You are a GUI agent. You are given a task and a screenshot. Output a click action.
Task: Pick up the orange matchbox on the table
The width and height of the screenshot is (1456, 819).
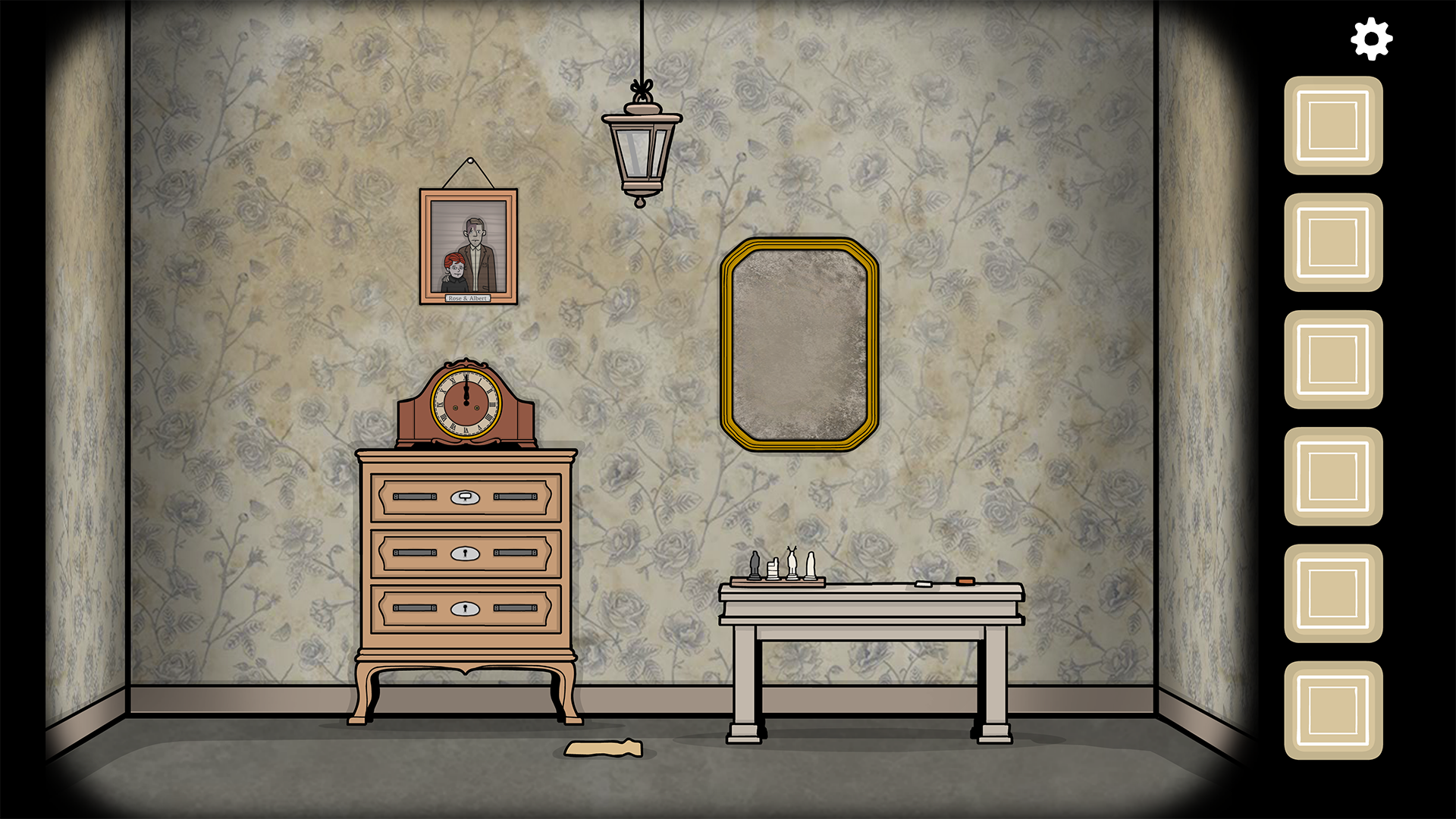click(965, 581)
